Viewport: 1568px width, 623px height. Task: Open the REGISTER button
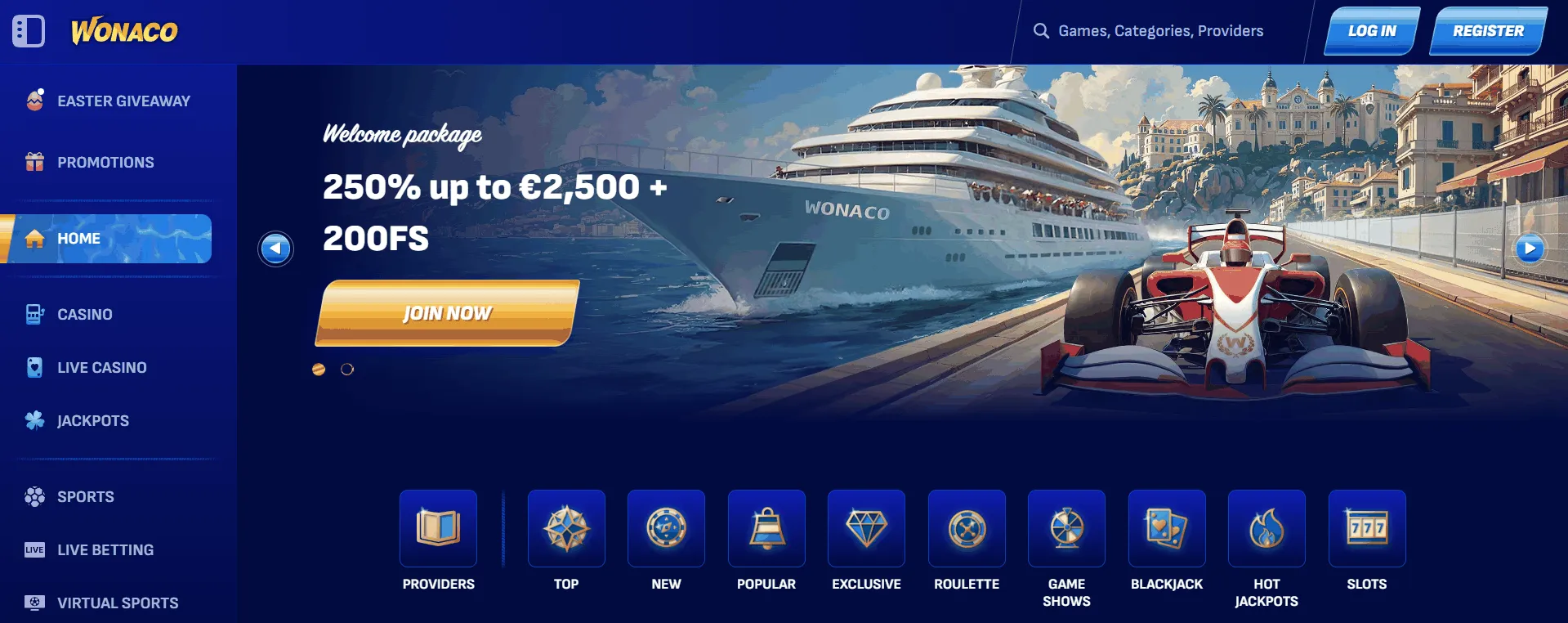pos(1488,30)
